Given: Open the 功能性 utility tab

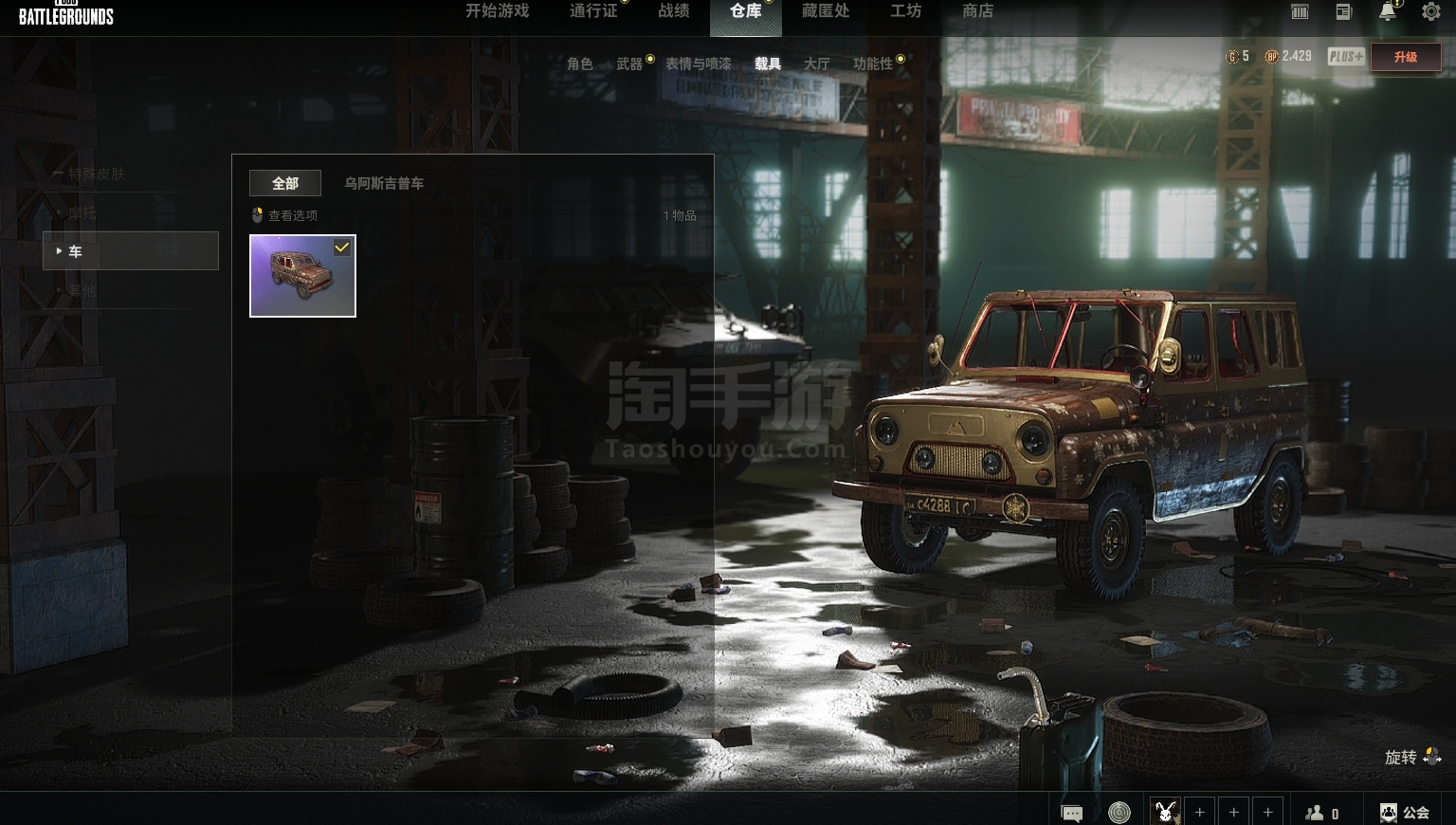Looking at the screenshot, I should coord(872,64).
